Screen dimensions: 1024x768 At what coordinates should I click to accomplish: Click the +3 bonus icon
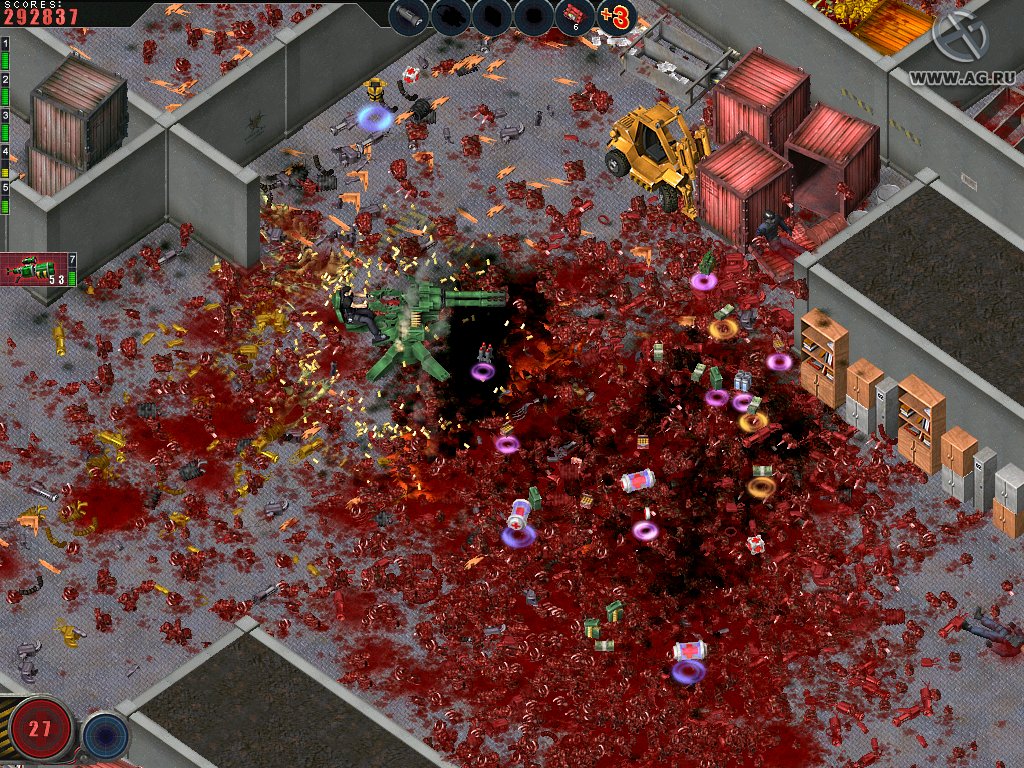[617, 17]
